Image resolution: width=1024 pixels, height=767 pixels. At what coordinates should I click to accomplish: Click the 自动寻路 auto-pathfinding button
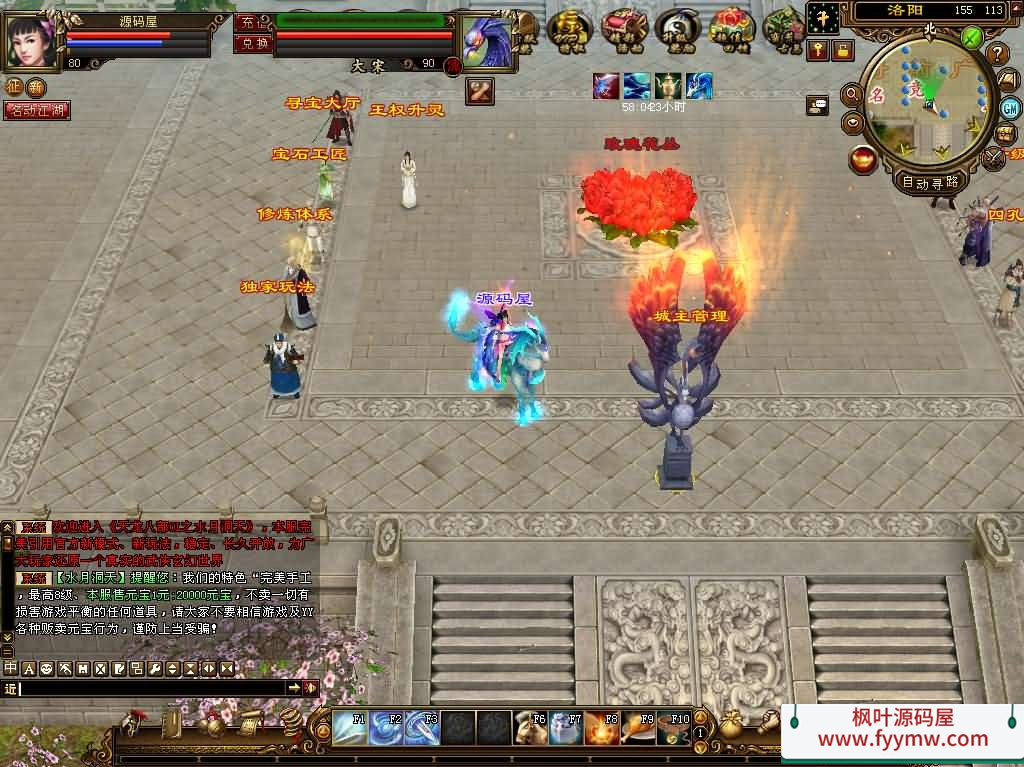click(x=930, y=182)
